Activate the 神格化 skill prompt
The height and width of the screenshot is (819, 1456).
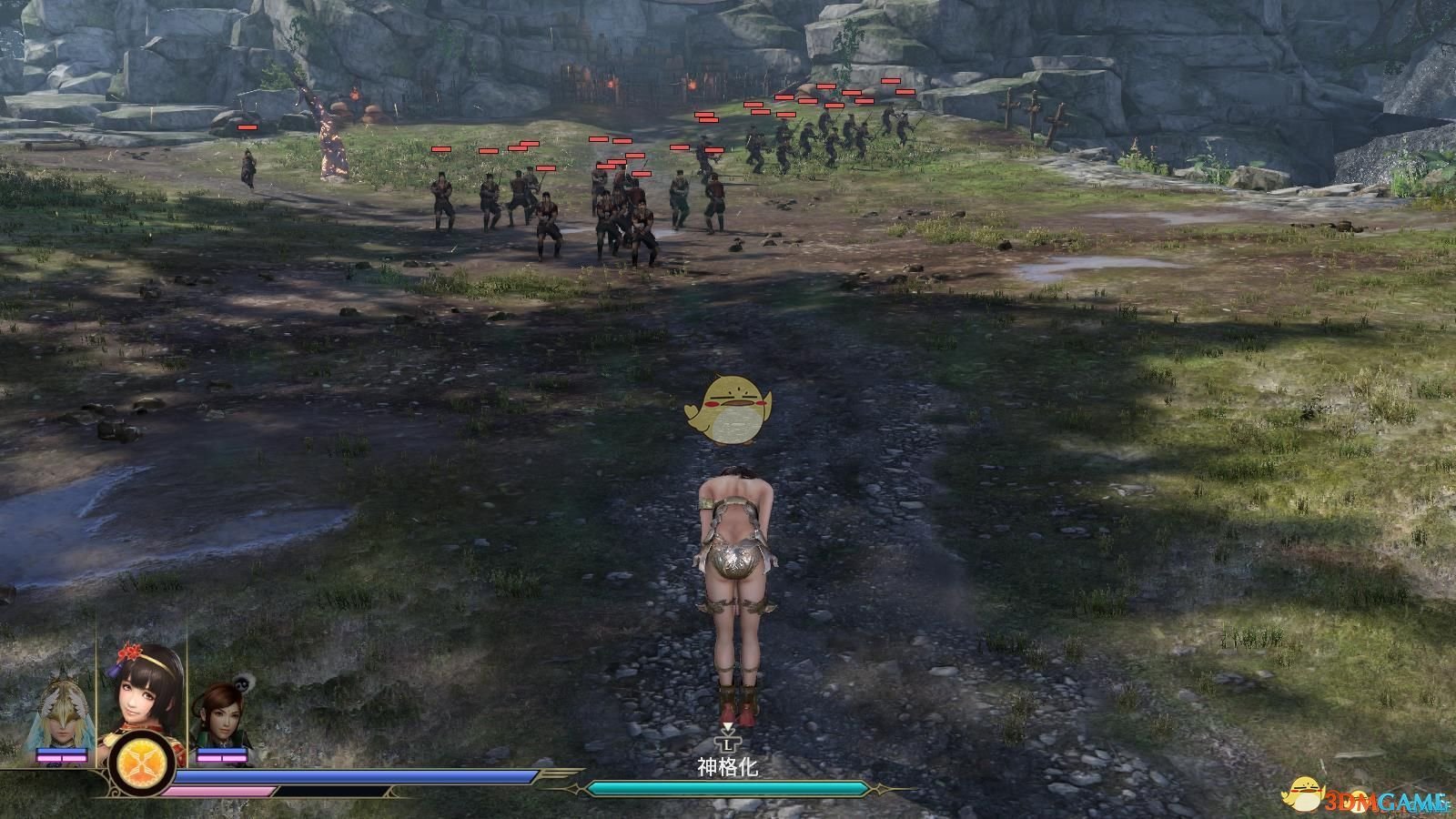click(x=728, y=767)
